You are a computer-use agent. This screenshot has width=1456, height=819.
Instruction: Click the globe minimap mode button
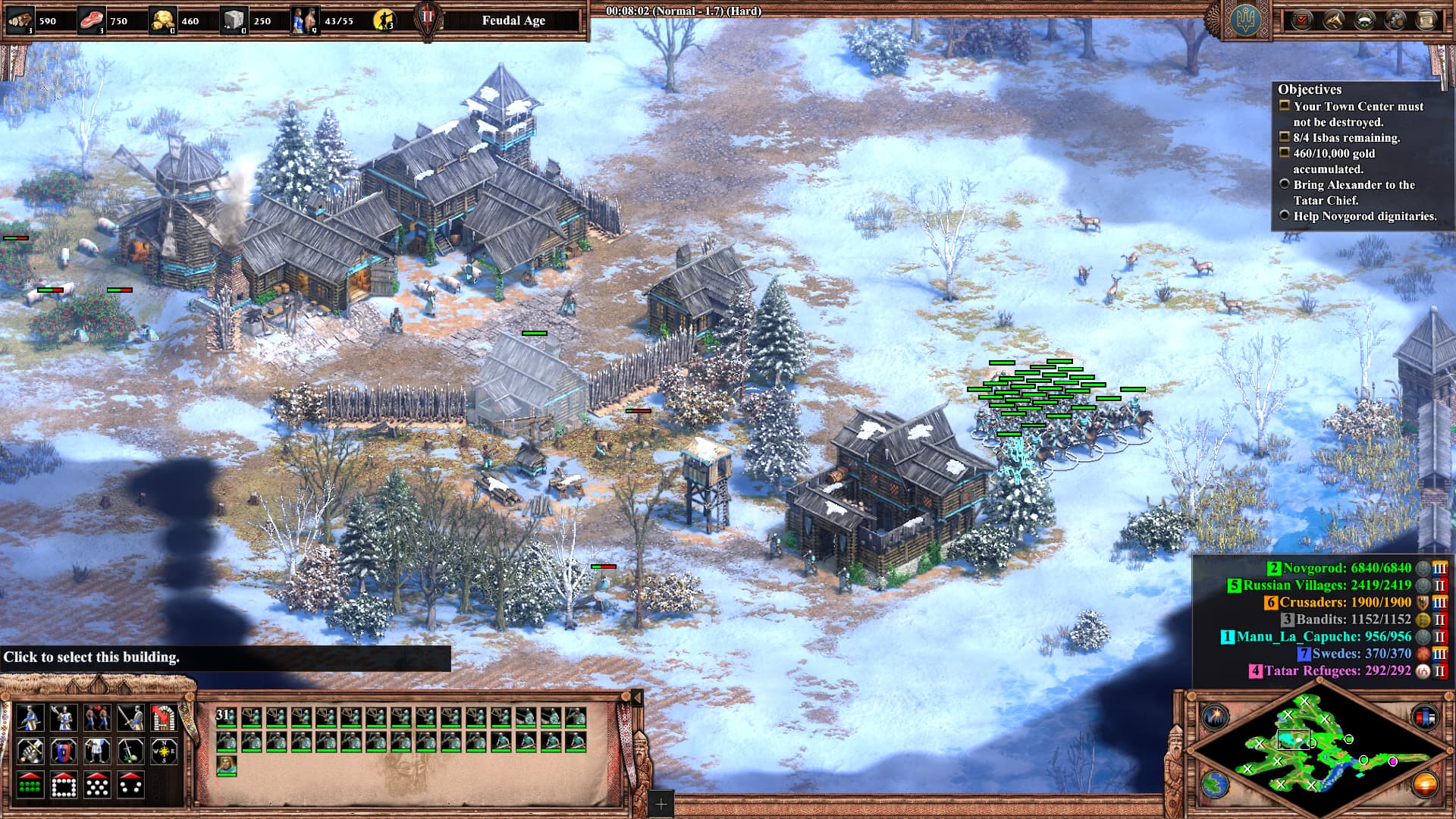click(1215, 784)
